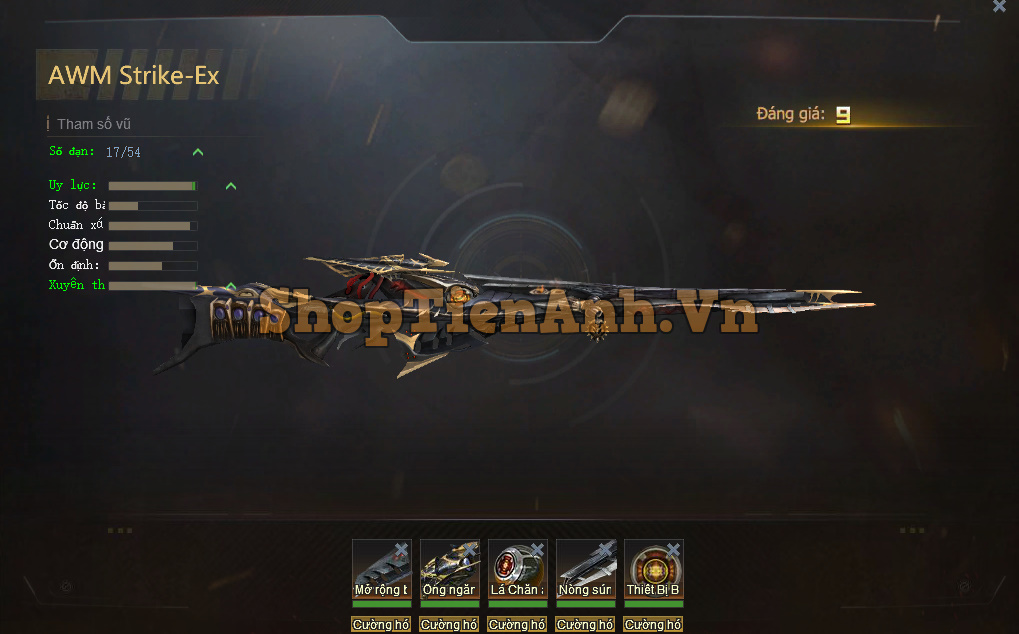Click Cường hóa under the Mở rộng slot
The image size is (1019, 634).
pyautogui.click(x=381, y=625)
